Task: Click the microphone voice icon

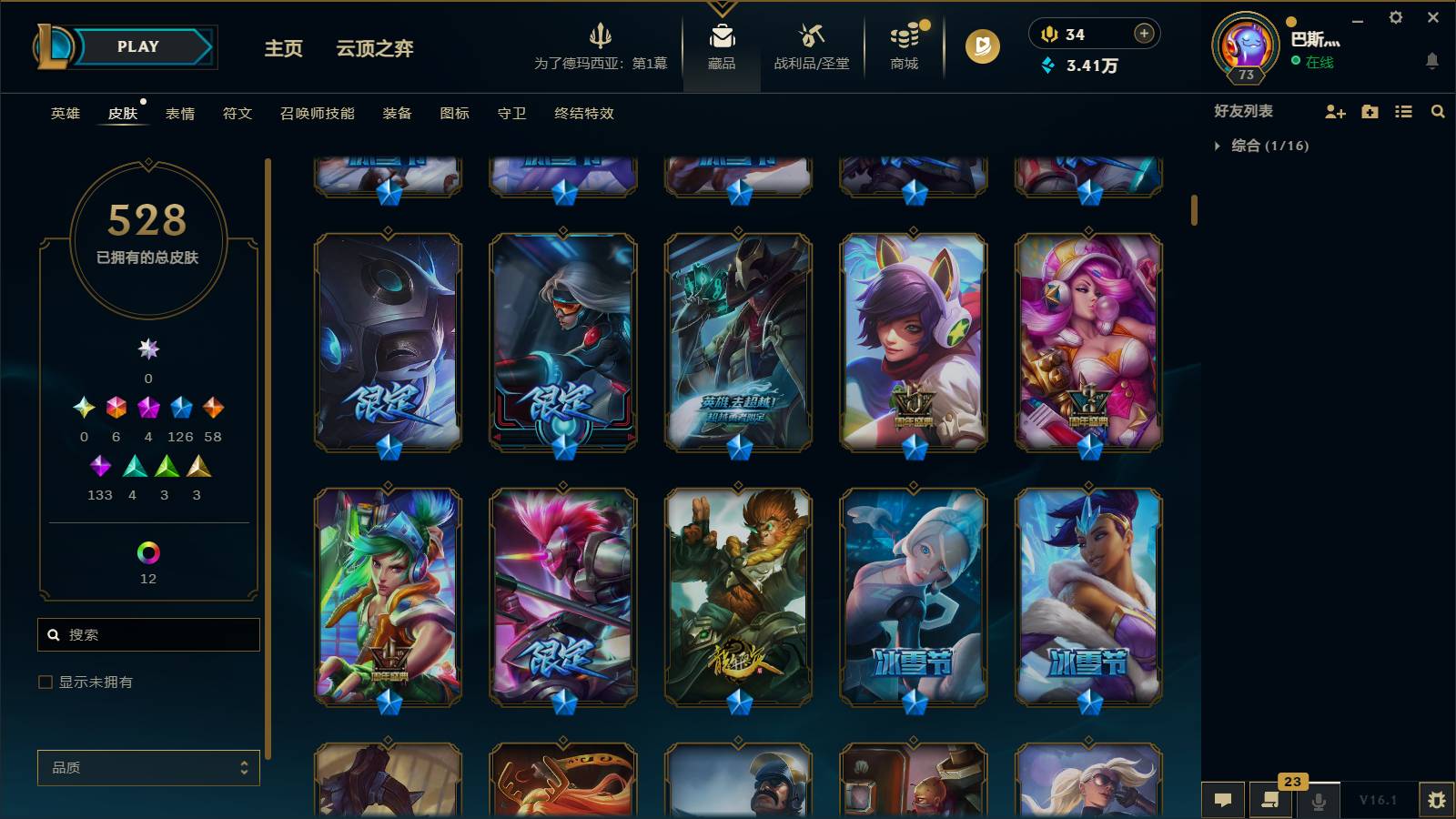Action: [1319, 801]
